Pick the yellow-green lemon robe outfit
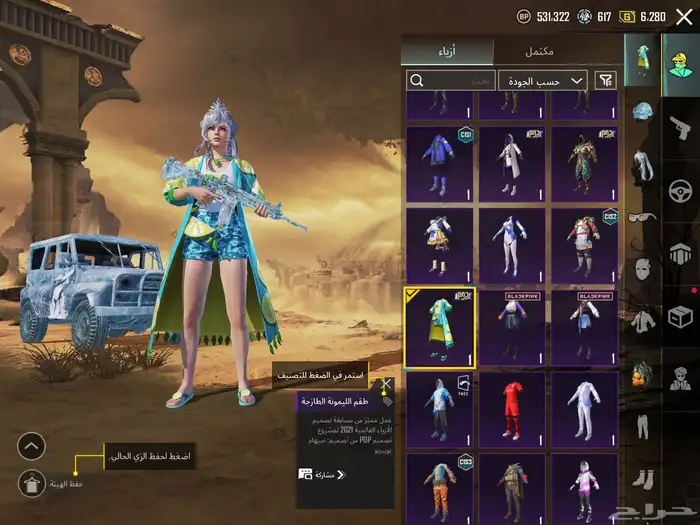Image resolution: width=700 pixels, height=525 pixels. tap(439, 327)
